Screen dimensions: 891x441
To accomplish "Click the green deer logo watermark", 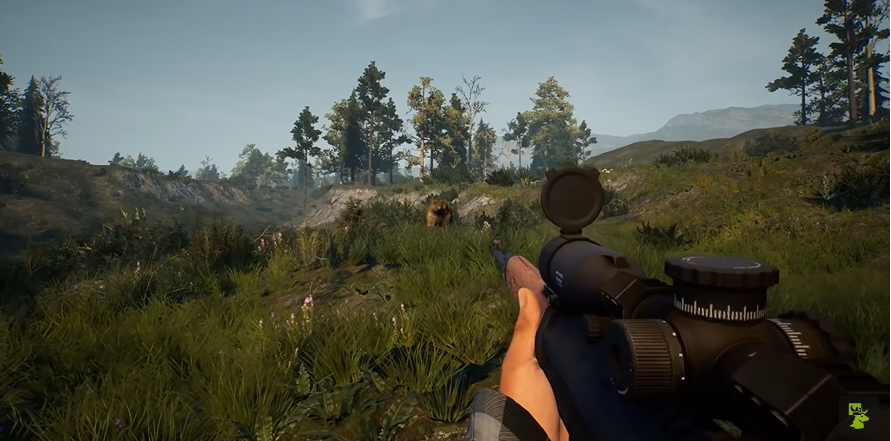I will [858, 415].
